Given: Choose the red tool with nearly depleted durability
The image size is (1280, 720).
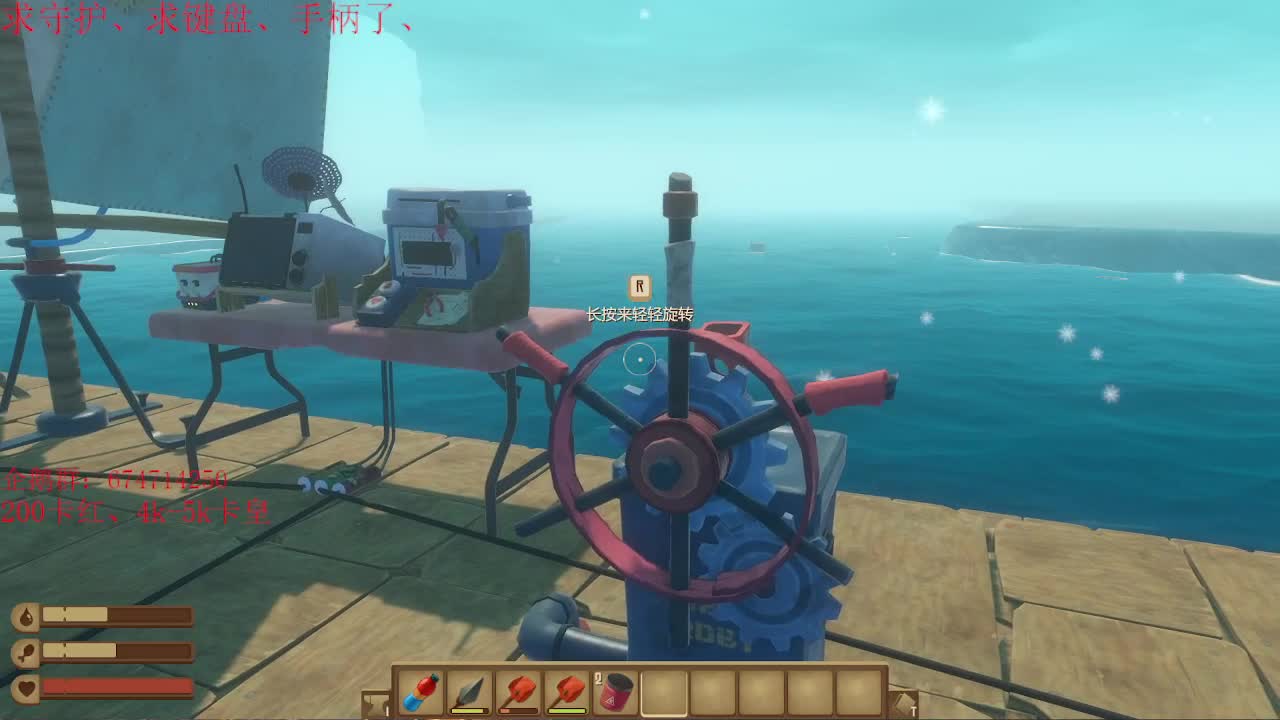Looking at the screenshot, I should pyautogui.click(x=518, y=692).
